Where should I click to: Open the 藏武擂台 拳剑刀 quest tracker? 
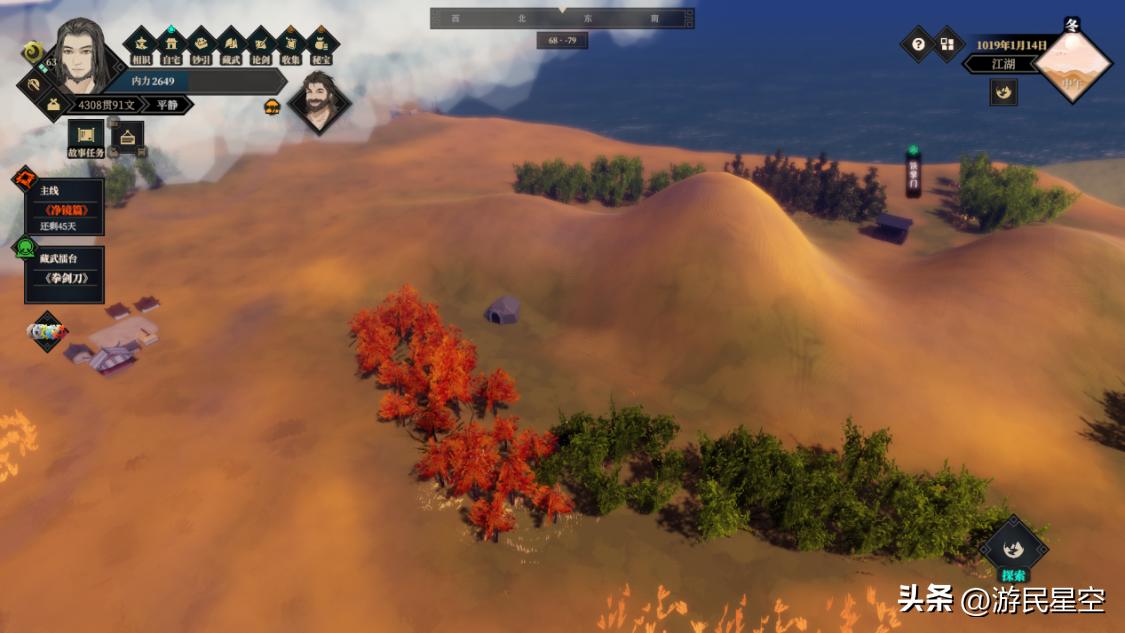[64, 274]
